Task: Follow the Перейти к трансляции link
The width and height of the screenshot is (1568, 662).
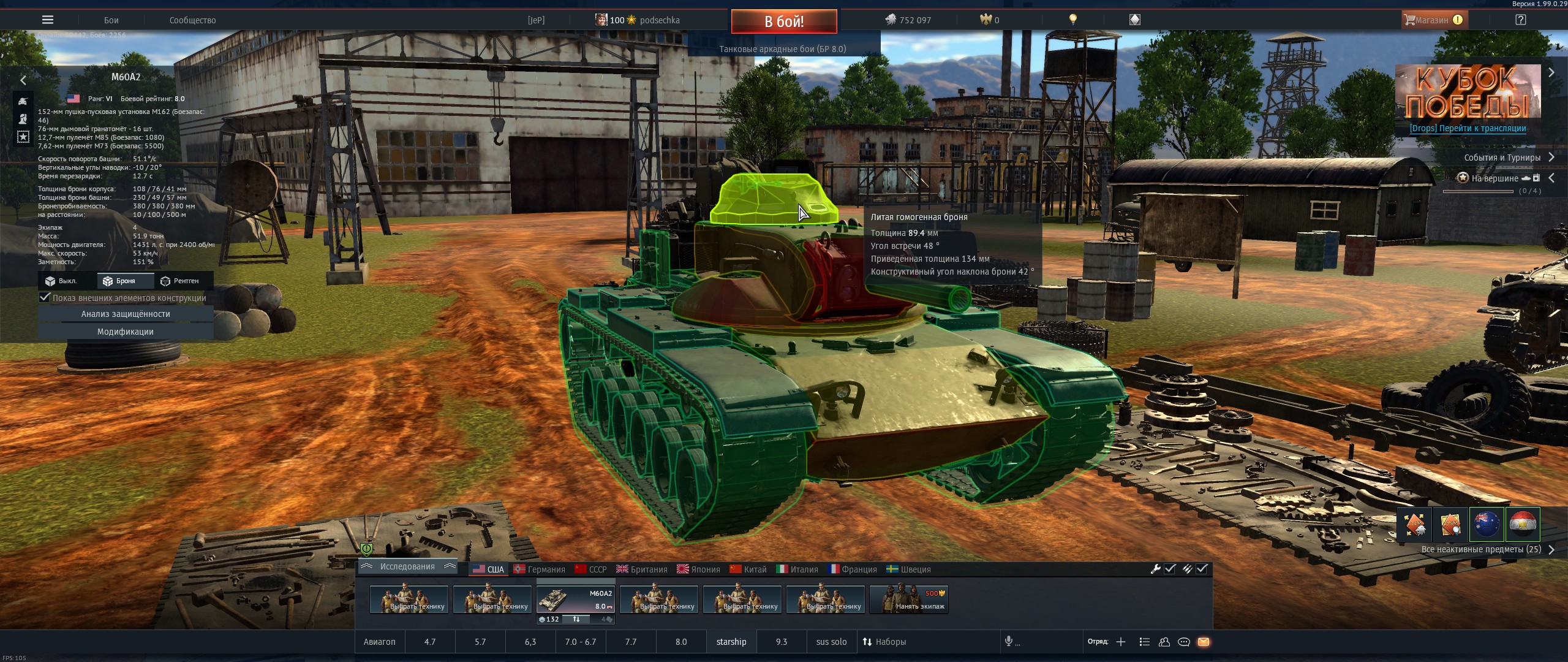Action: 1468,128
